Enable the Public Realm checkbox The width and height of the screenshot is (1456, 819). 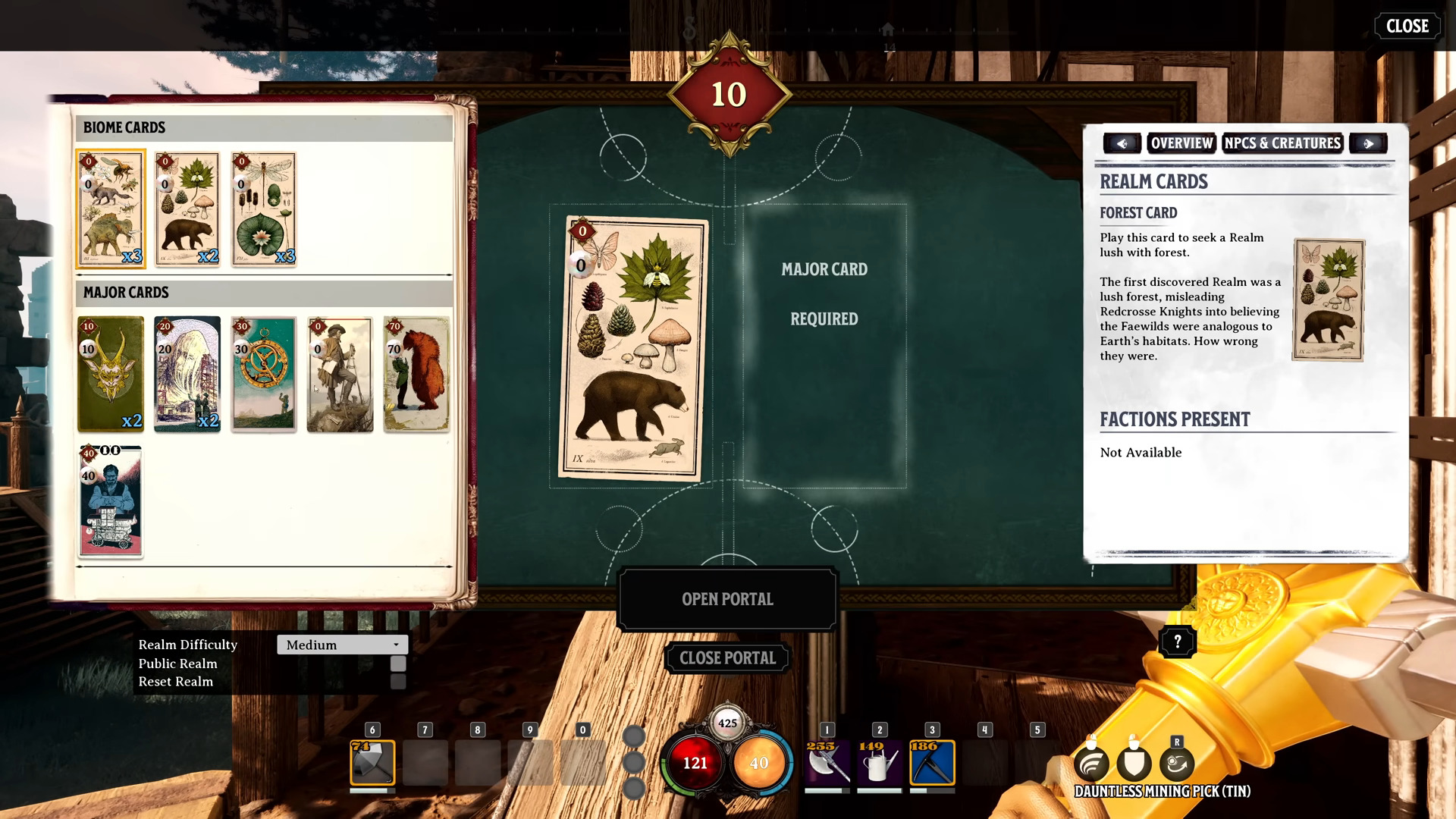point(397,664)
